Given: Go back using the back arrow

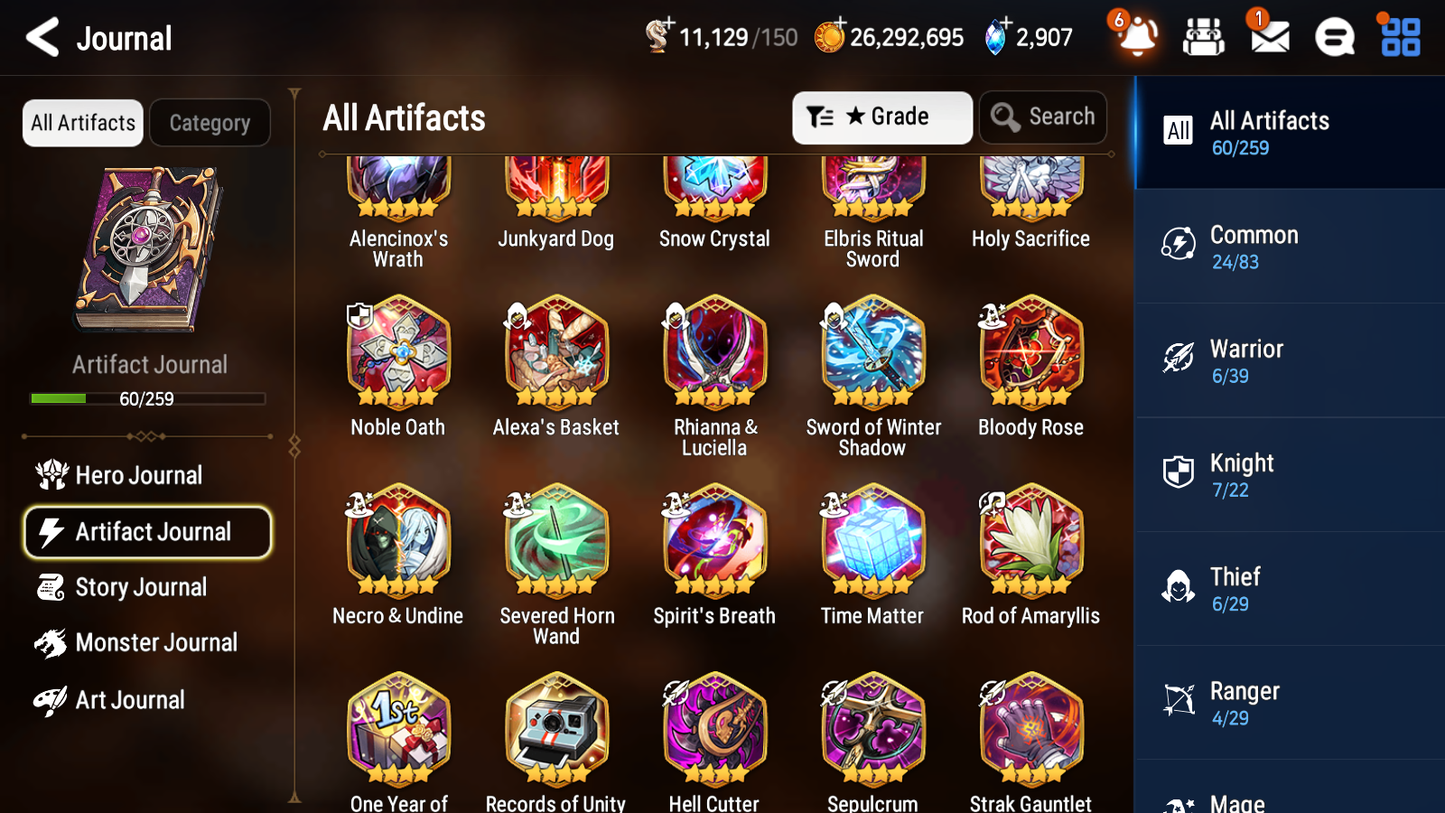Looking at the screenshot, I should tap(42, 36).
